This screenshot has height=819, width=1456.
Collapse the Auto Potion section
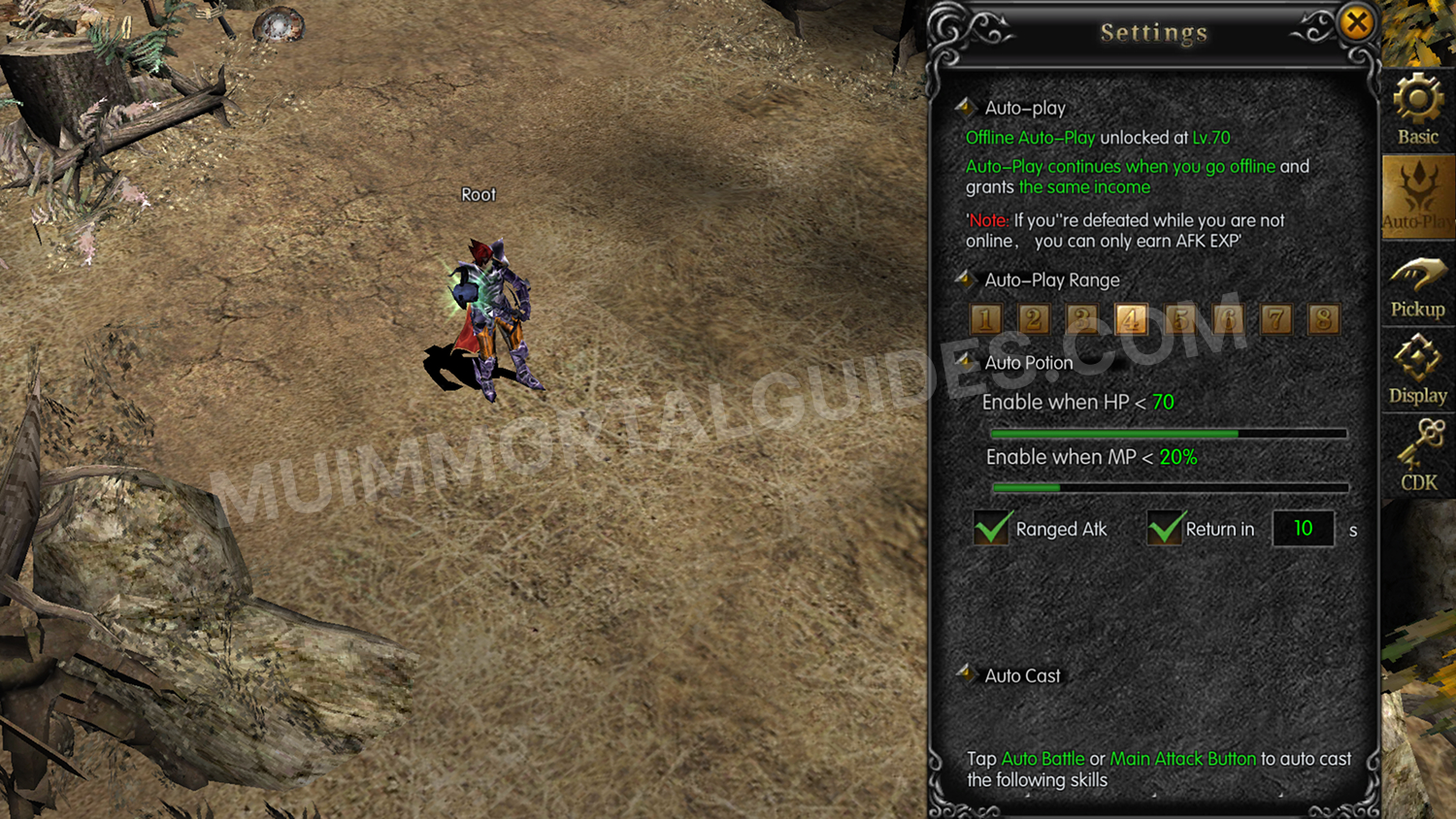[x=965, y=362]
